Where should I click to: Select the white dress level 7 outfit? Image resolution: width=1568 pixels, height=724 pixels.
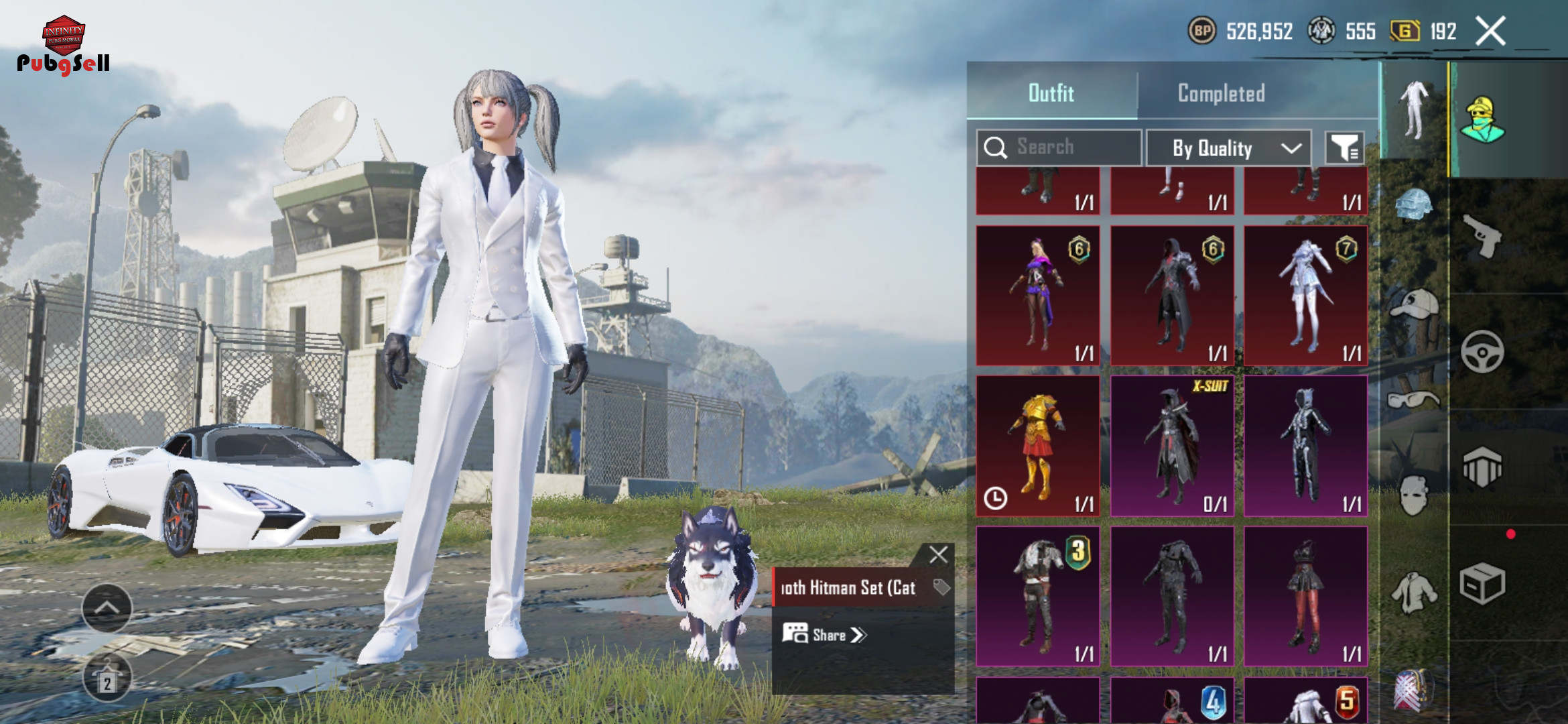click(1305, 296)
